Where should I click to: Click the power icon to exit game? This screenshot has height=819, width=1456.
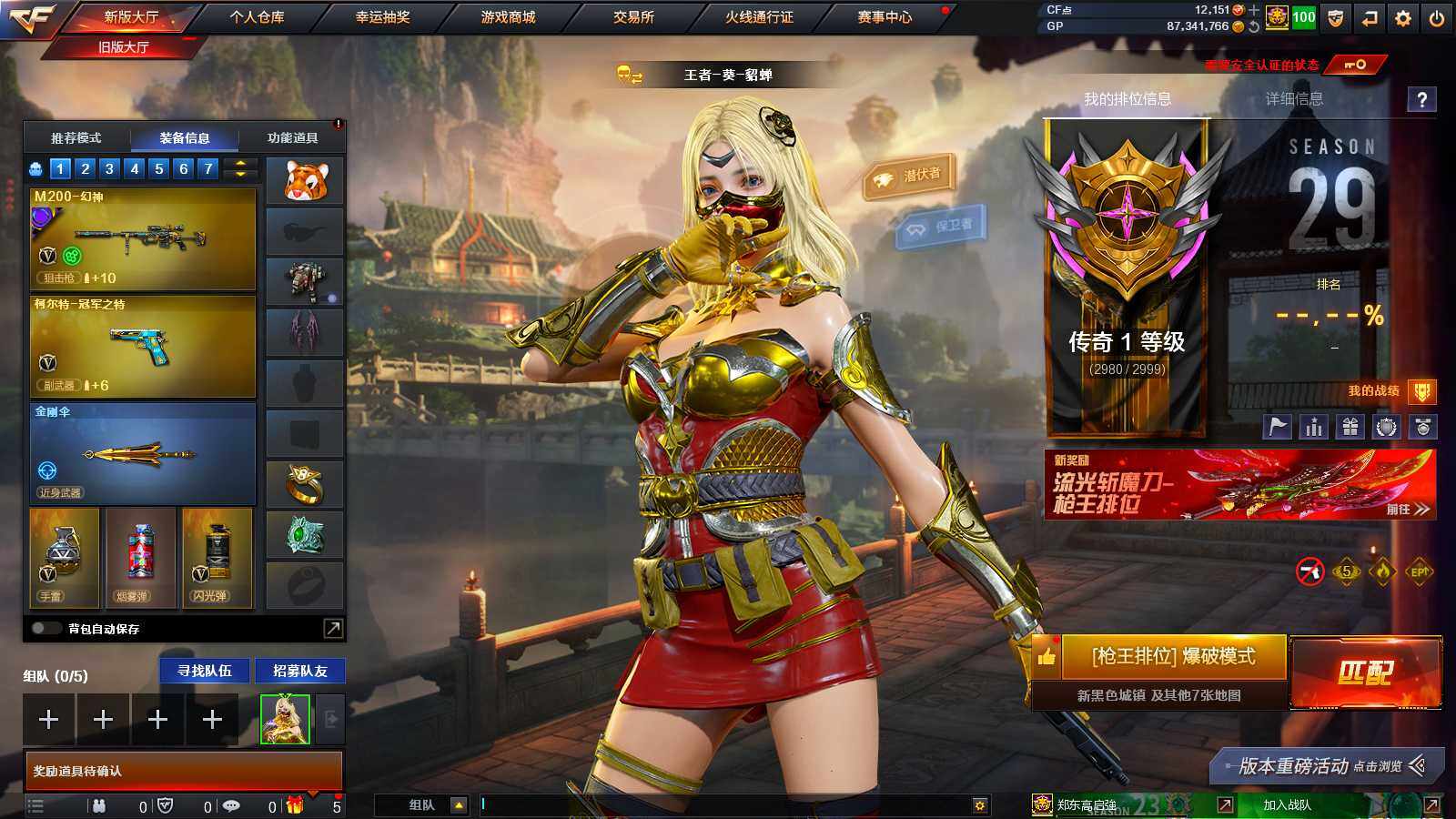coord(1437,17)
